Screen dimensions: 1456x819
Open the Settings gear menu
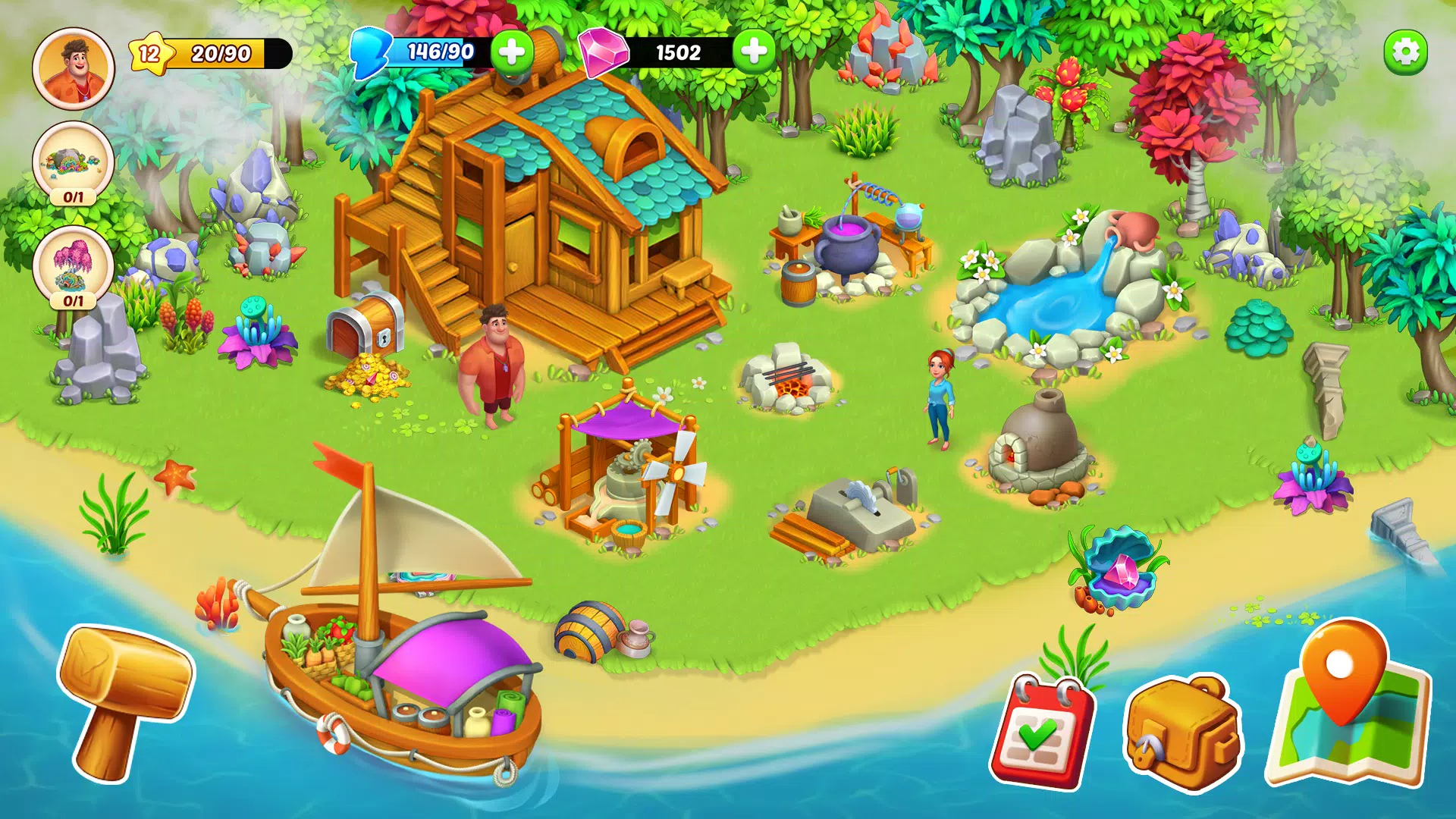point(1407,50)
